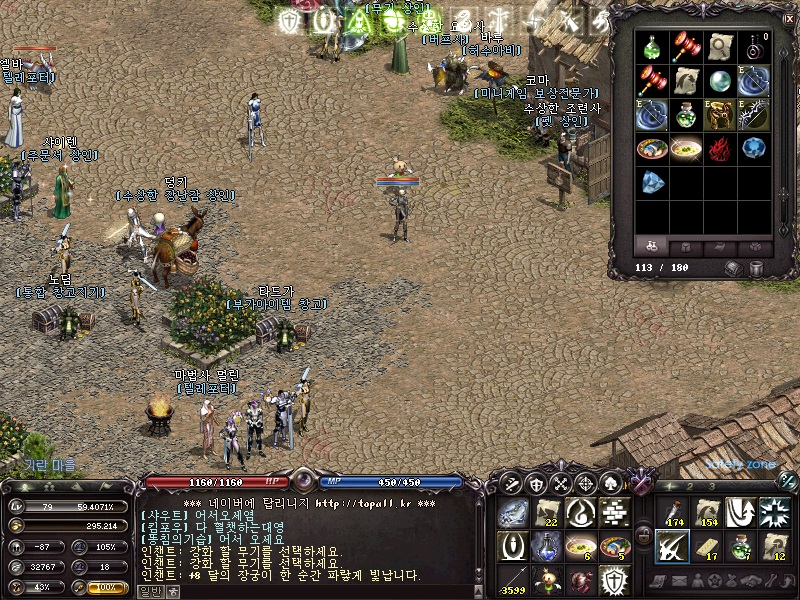Select the round blue gem in inventory
Viewport: 800px width, 600px height.
pos(754,149)
